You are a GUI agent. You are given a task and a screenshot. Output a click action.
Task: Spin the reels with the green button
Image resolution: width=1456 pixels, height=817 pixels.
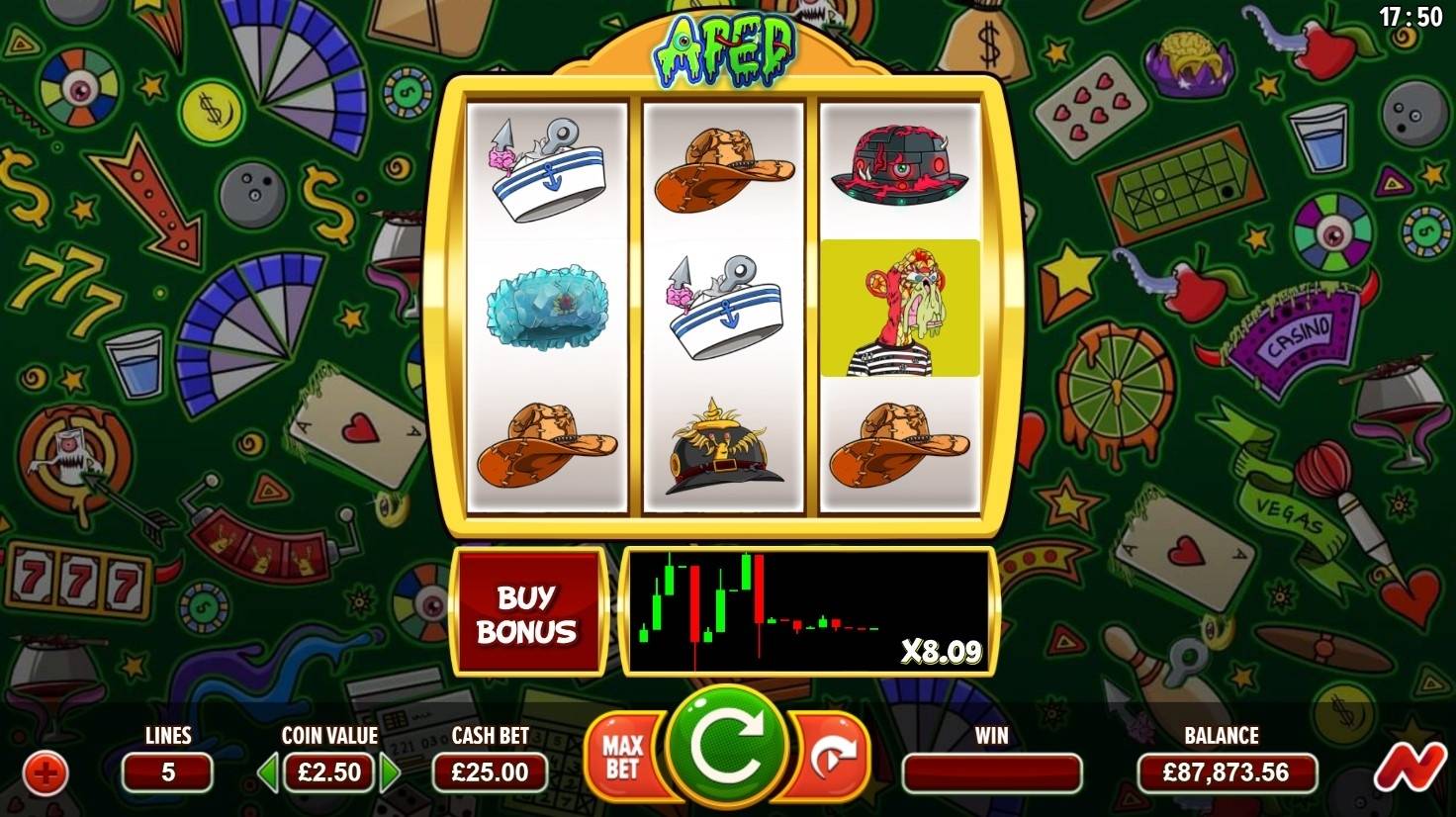click(x=727, y=750)
